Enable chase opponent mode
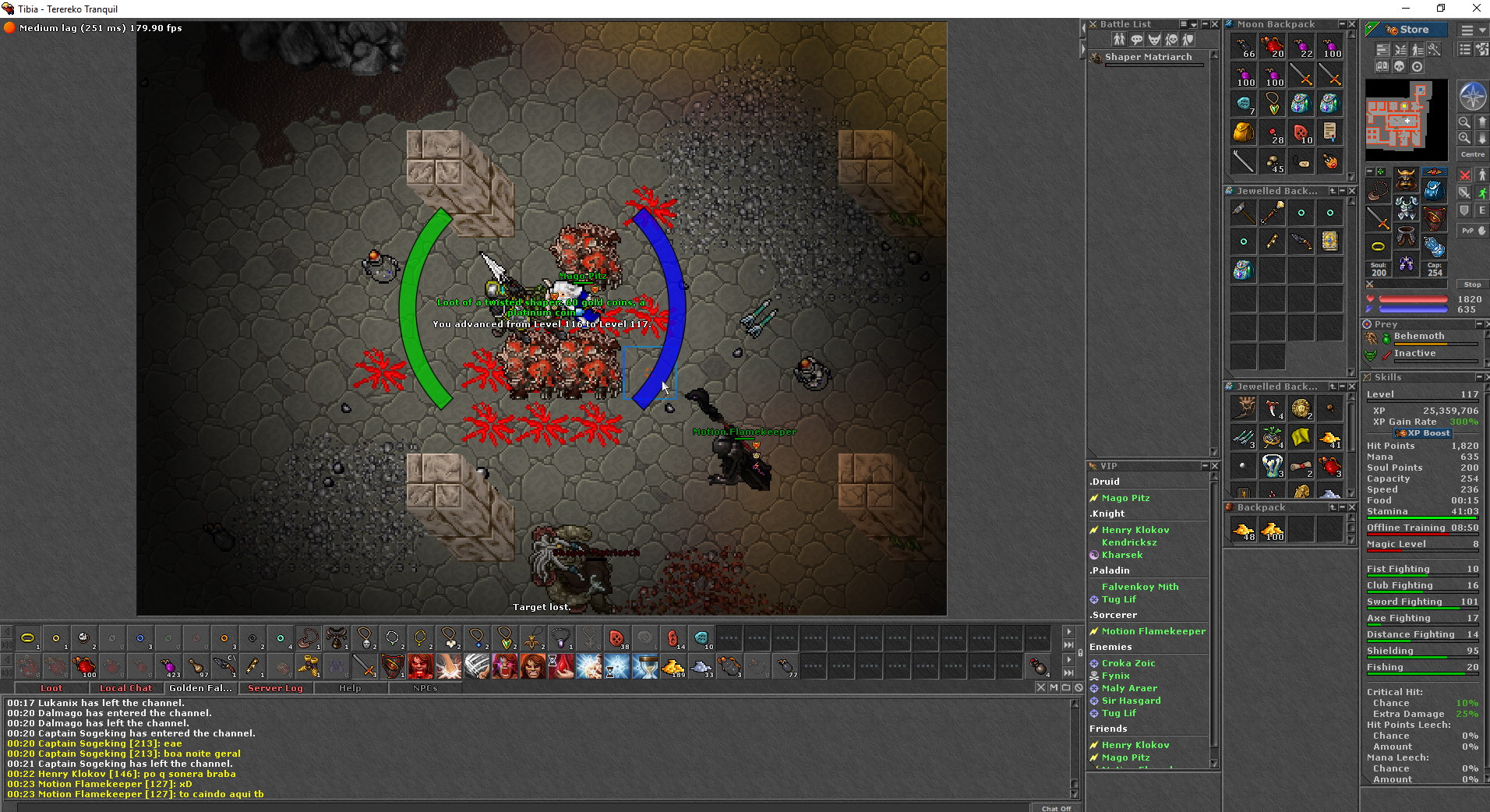This screenshot has height=812, width=1490. pyautogui.click(x=1481, y=192)
